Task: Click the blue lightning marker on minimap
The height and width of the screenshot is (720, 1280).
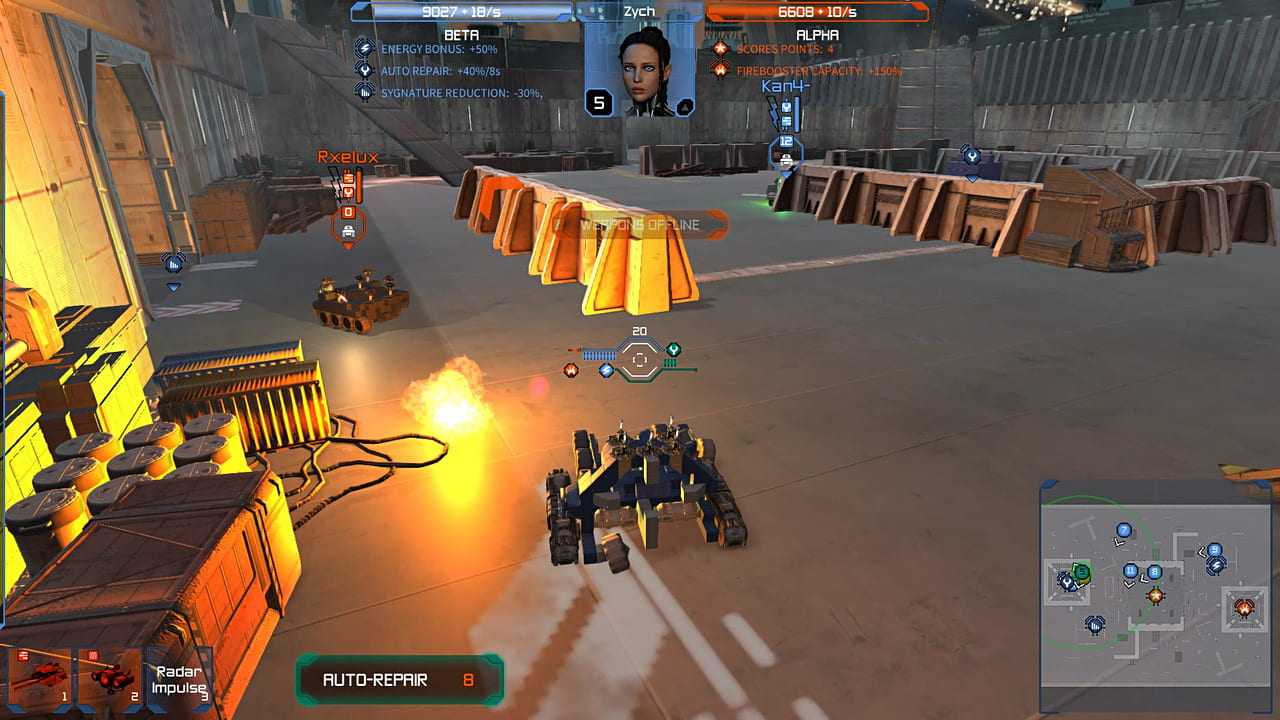Action: click(1216, 565)
